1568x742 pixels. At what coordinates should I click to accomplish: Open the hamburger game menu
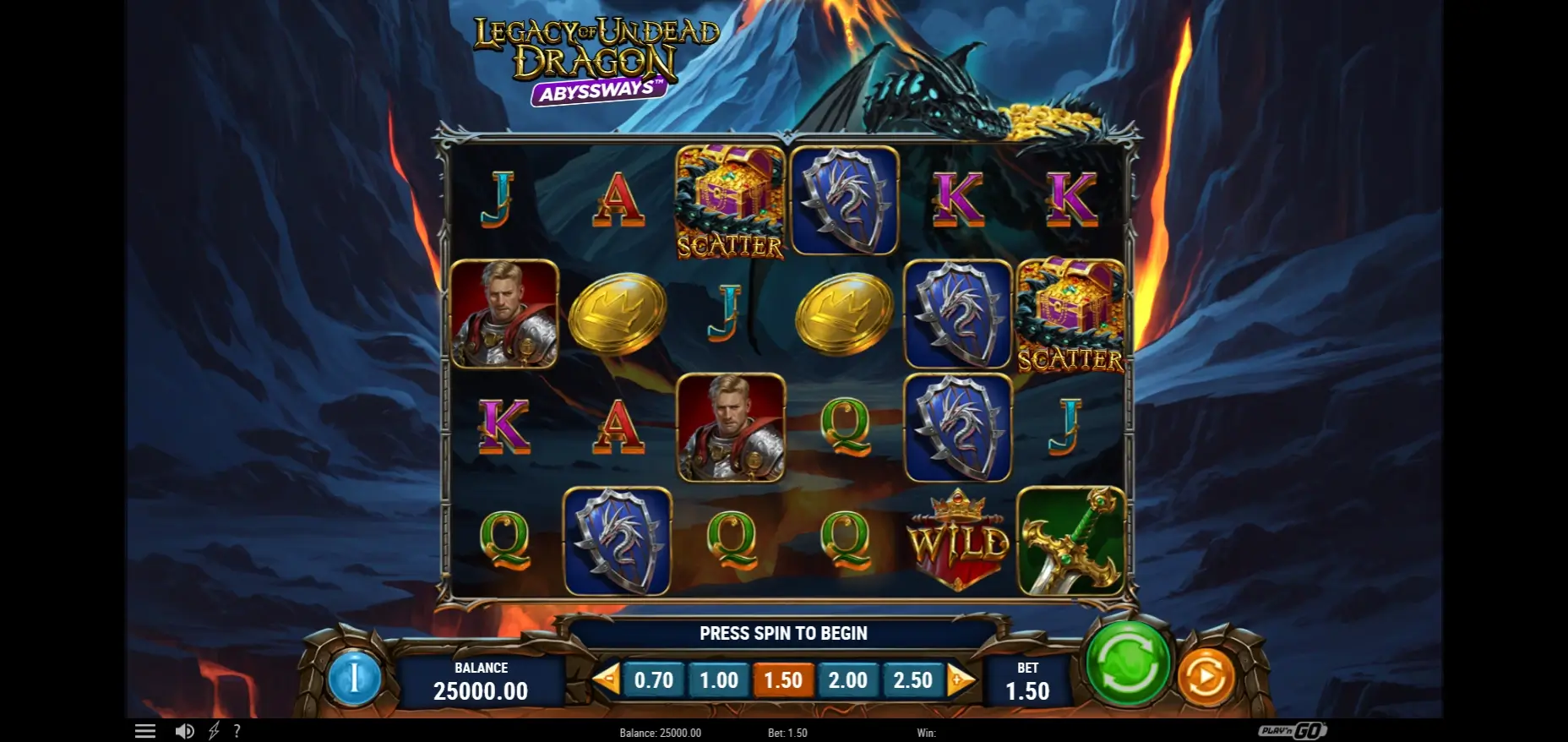pyautogui.click(x=145, y=730)
